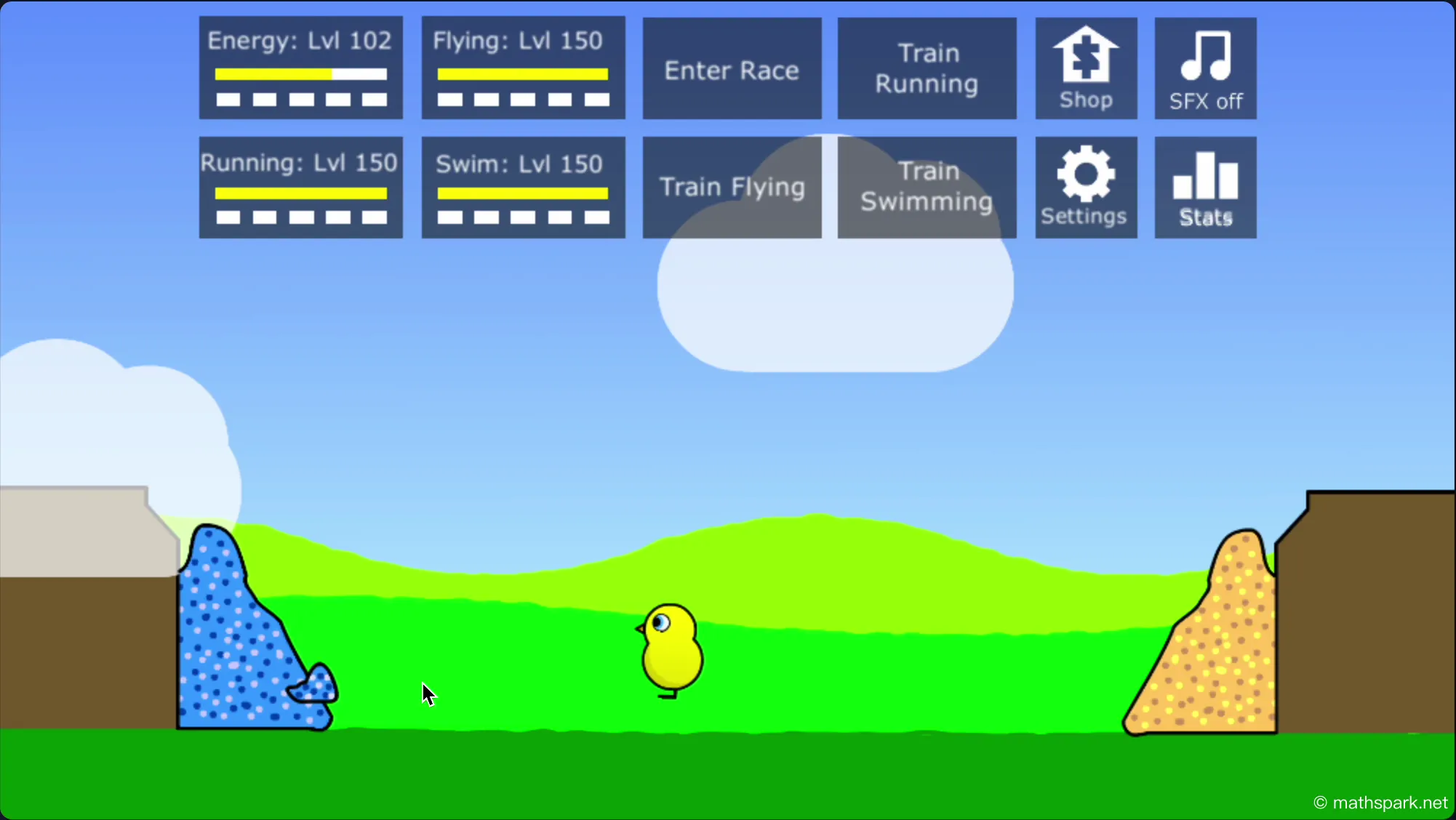This screenshot has height=820, width=1456.
Task: Select the Flying: Lvl 150 stat panel
Action: pos(522,68)
